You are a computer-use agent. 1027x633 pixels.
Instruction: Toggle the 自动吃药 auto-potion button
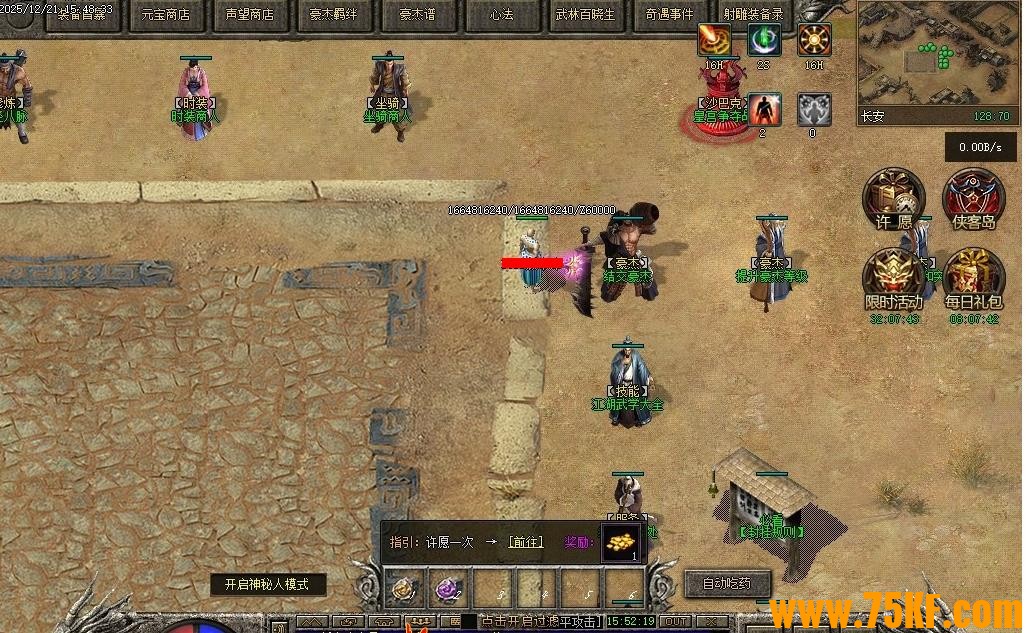pyautogui.click(x=727, y=583)
